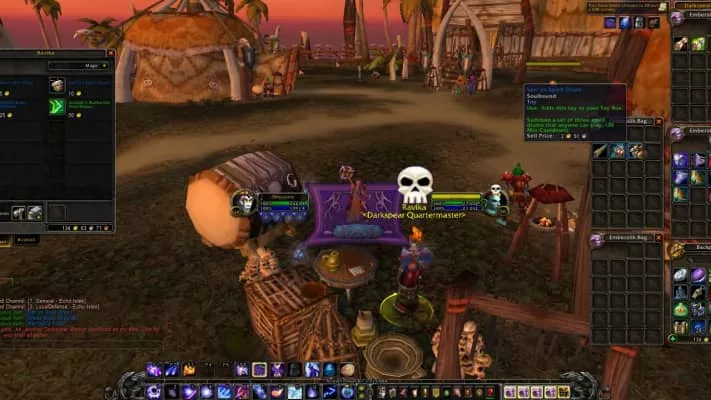Select the orange flame ability on action bar

coord(189,370)
